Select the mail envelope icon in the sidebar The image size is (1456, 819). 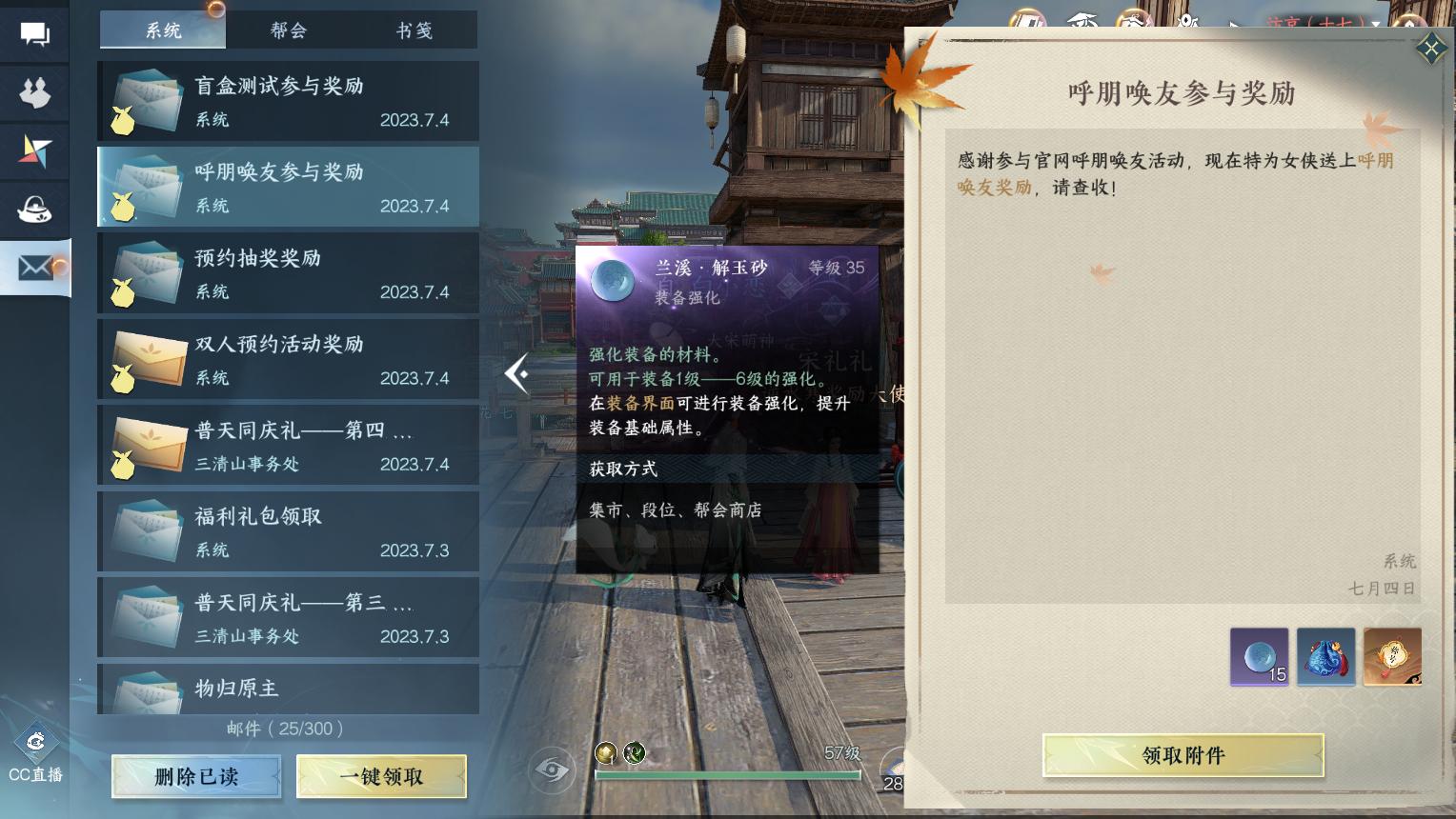click(x=34, y=269)
